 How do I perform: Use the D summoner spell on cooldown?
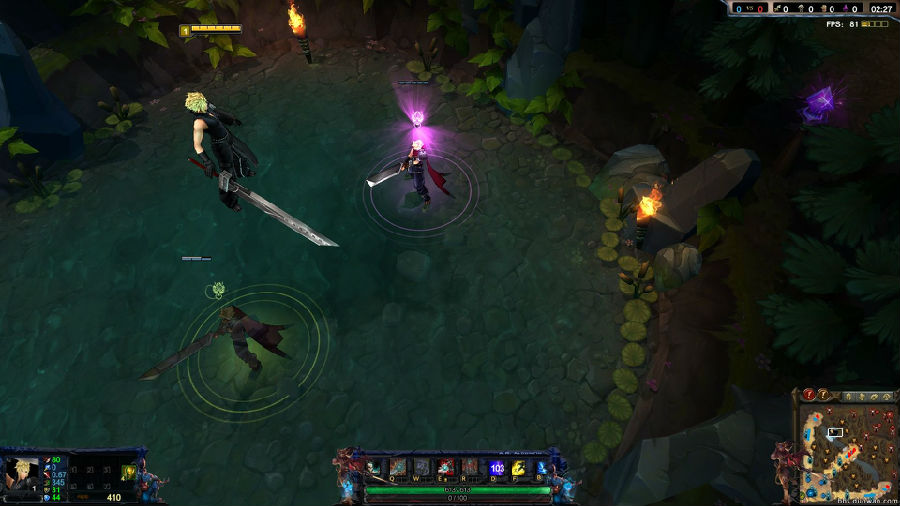point(497,467)
